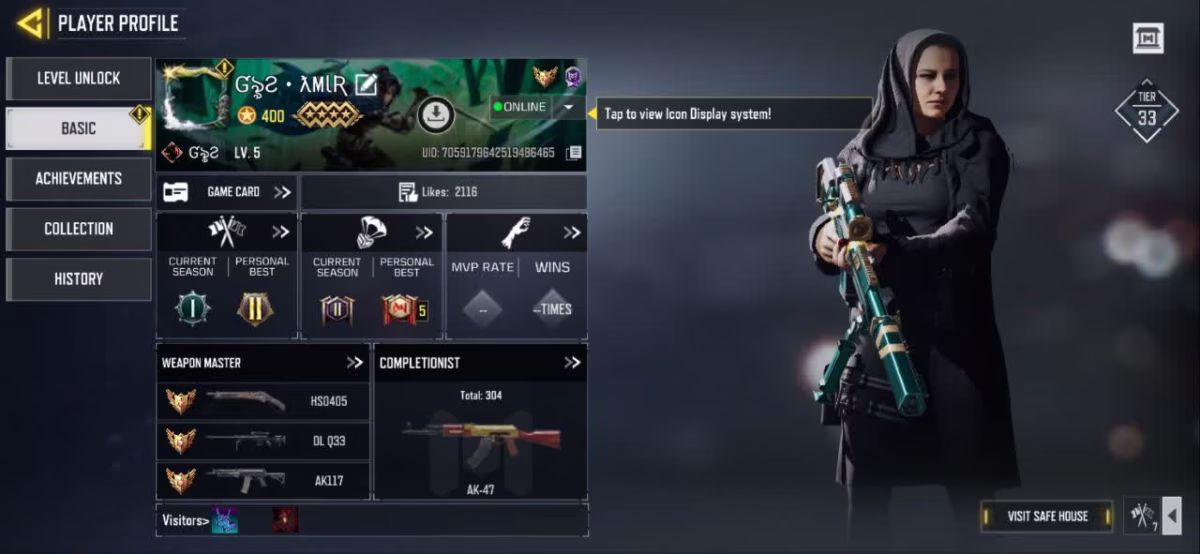
Task: Show the Collection tab
Action: (x=79, y=228)
